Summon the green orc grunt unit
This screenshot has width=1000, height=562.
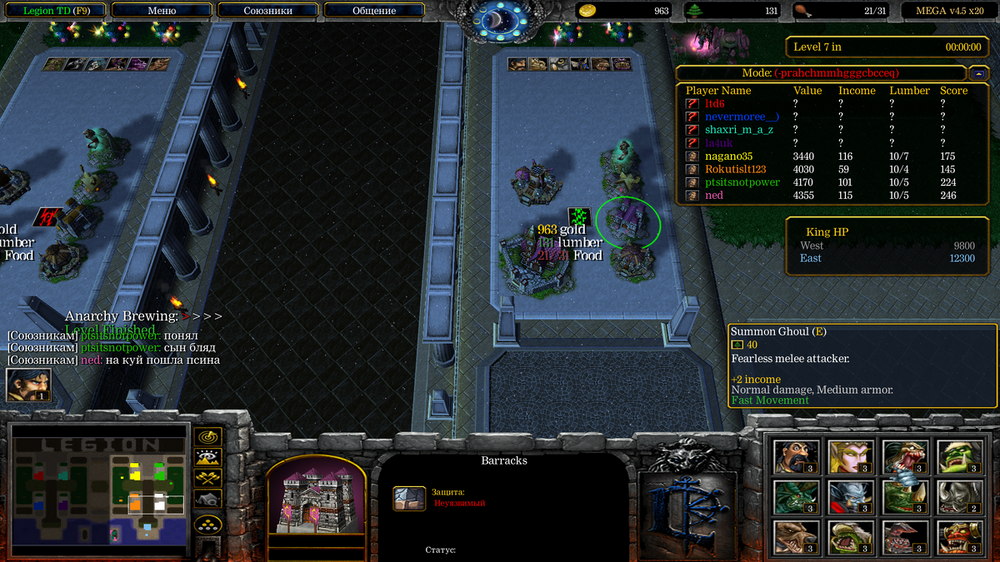click(x=958, y=457)
